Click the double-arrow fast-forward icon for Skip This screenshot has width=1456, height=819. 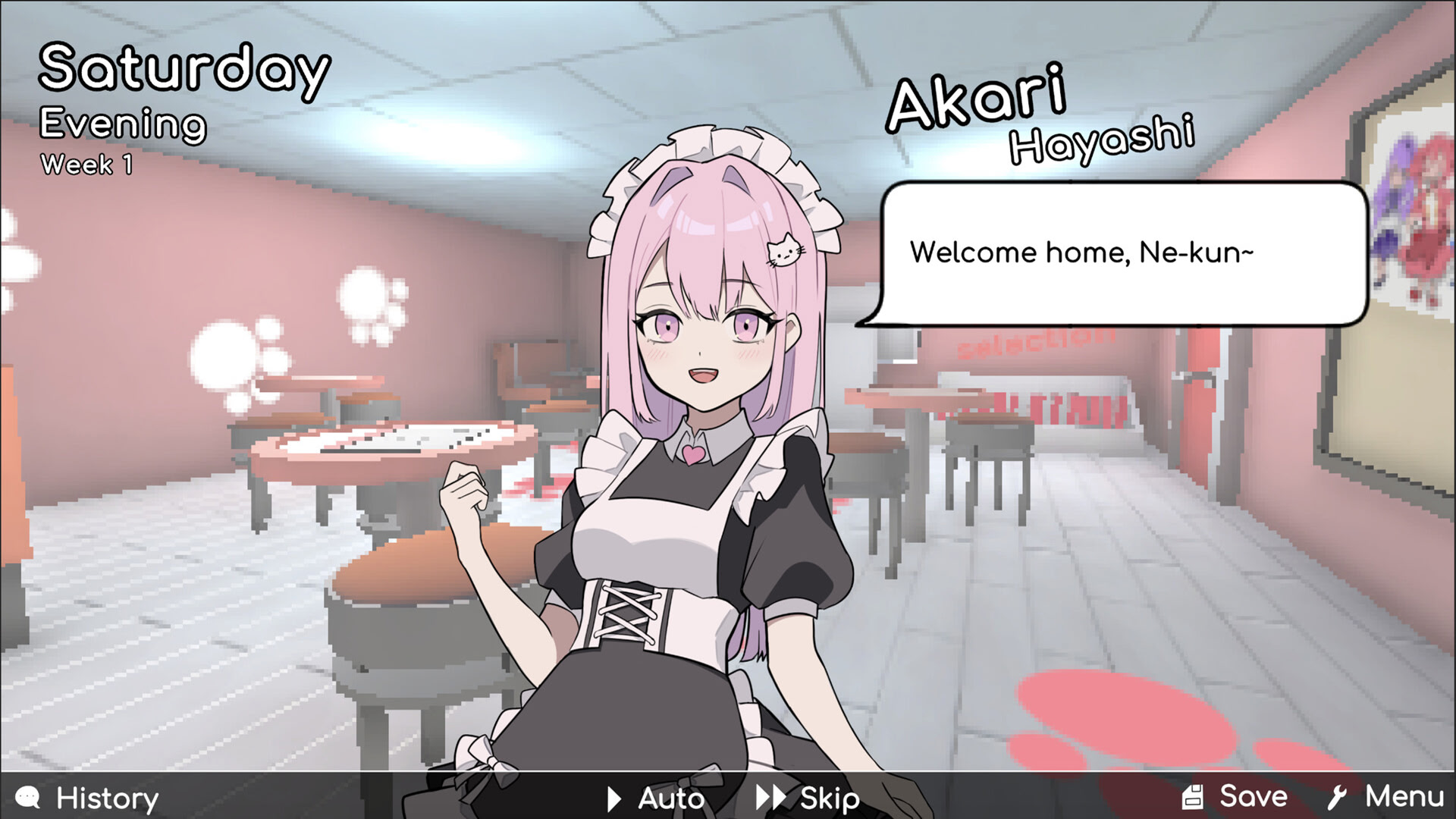[x=771, y=797]
